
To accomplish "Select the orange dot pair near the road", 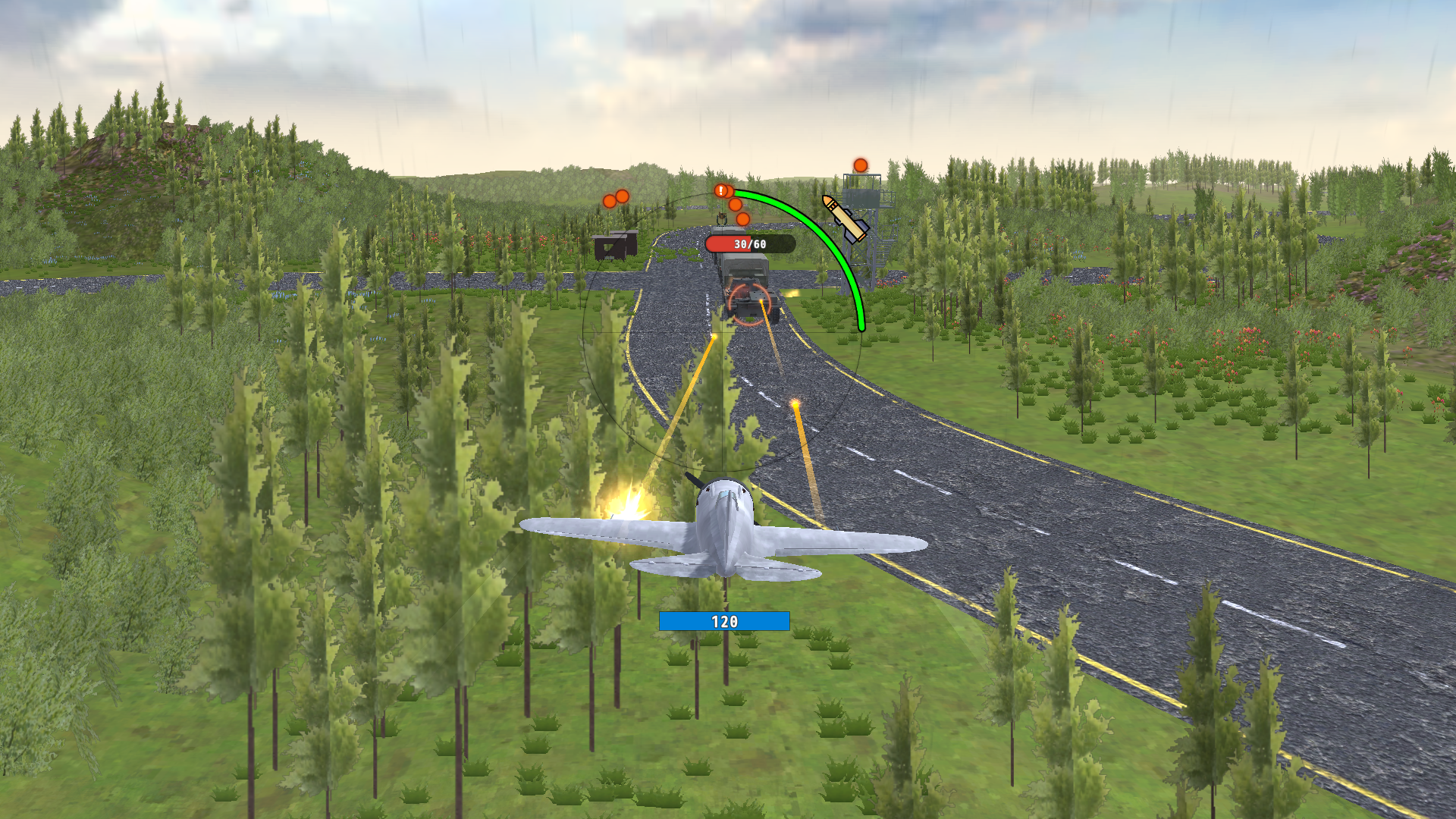I will [x=616, y=199].
